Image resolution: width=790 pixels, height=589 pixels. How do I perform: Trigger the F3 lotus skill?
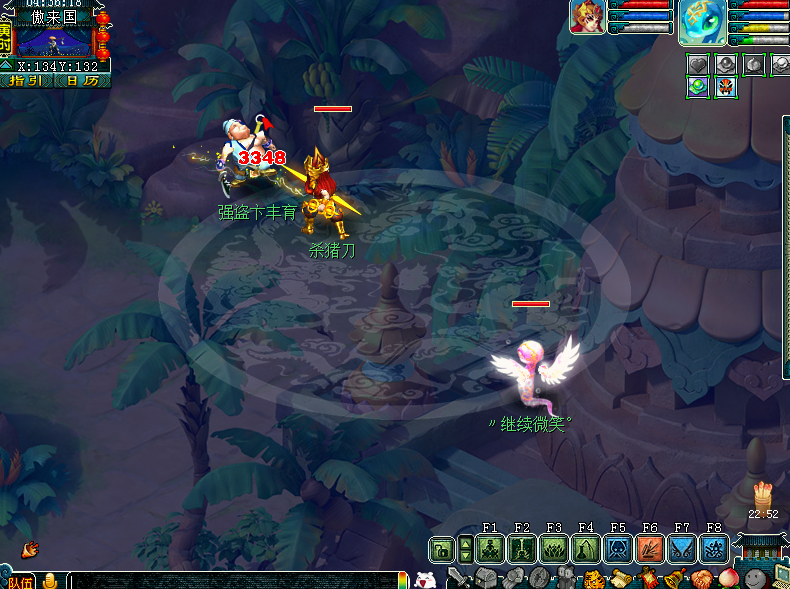point(553,549)
